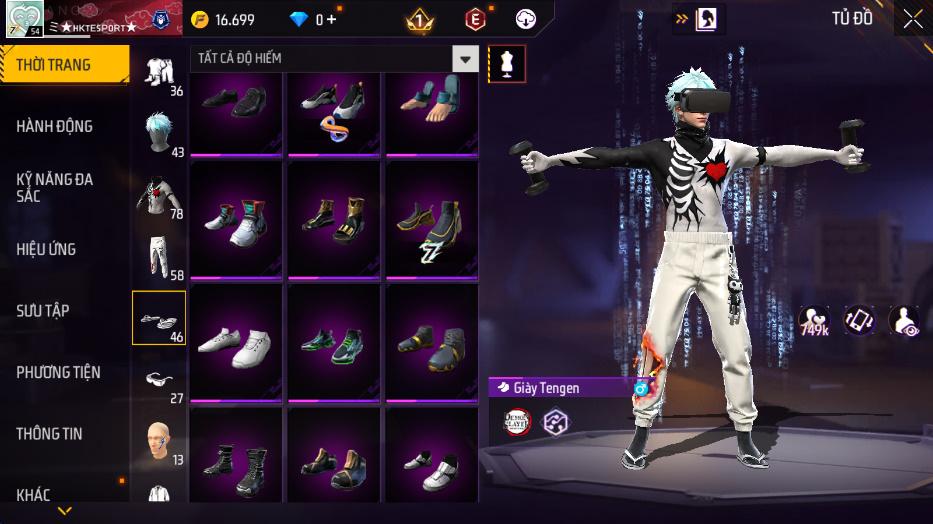Show the PHƯƠNG TIỆN category

tap(58, 372)
